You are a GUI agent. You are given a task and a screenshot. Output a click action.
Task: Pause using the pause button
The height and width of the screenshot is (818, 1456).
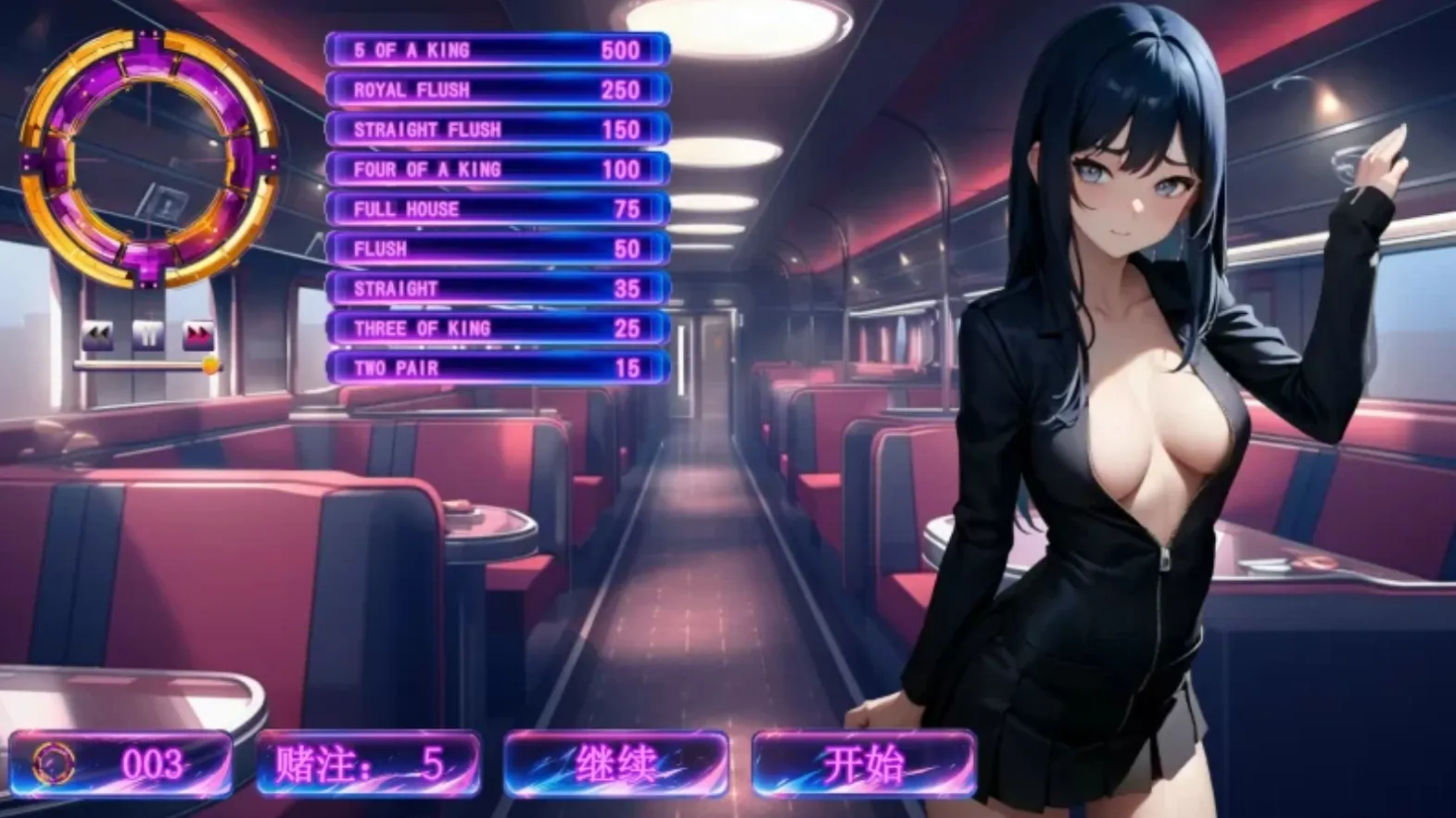tap(148, 334)
